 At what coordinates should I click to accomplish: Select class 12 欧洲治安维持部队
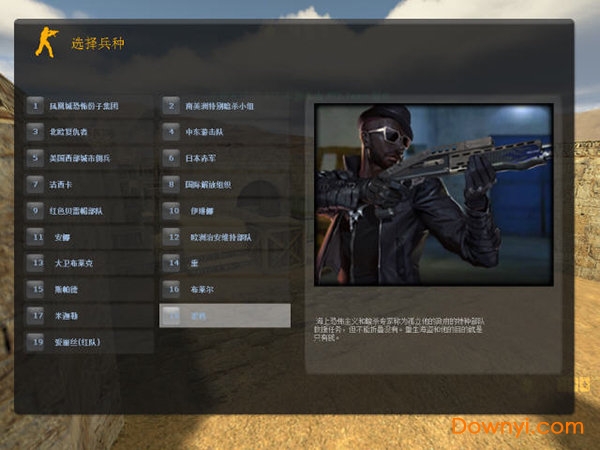(224, 237)
